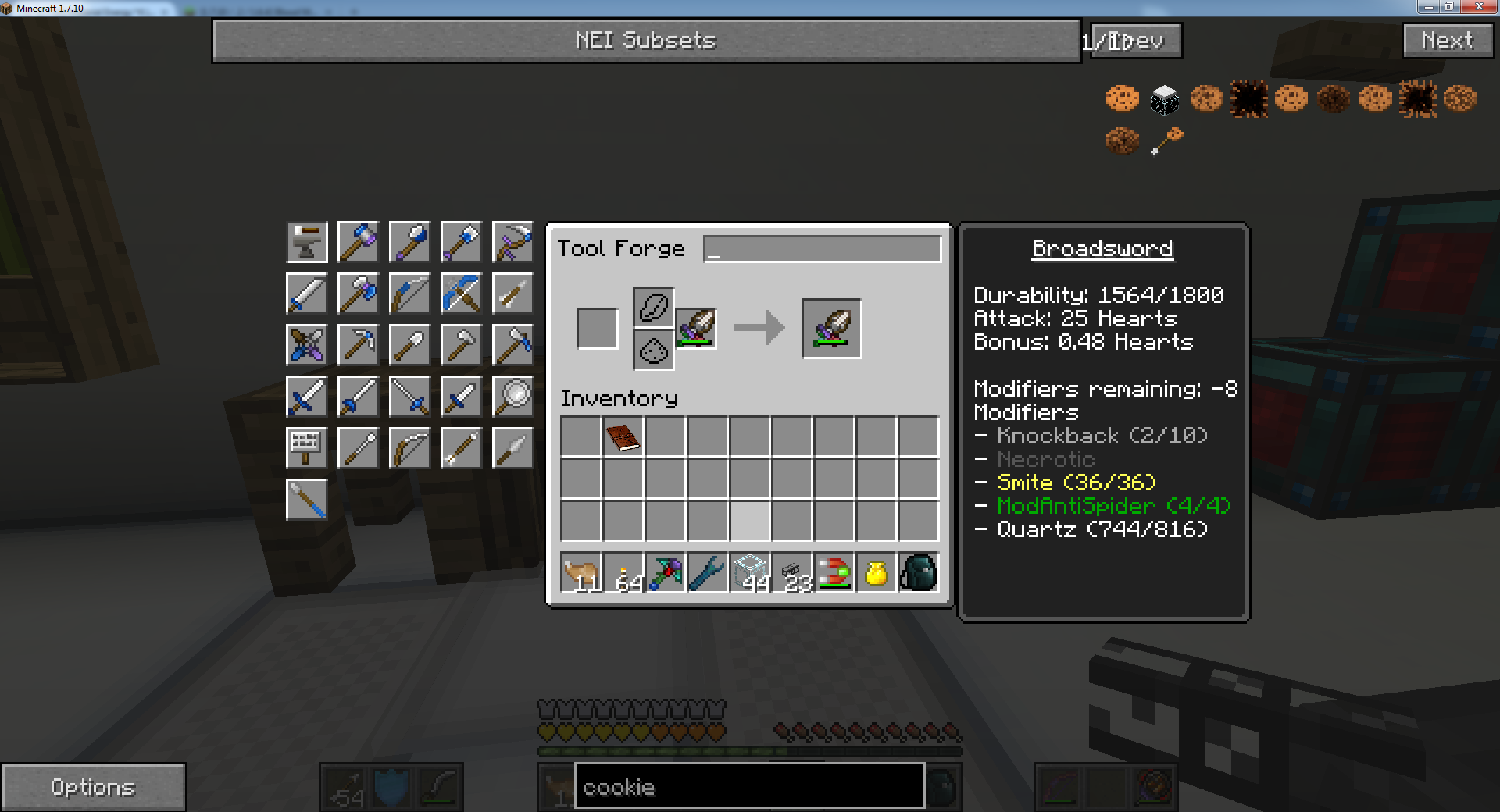Pick the yellow pouch hotbar item

(877, 574)
